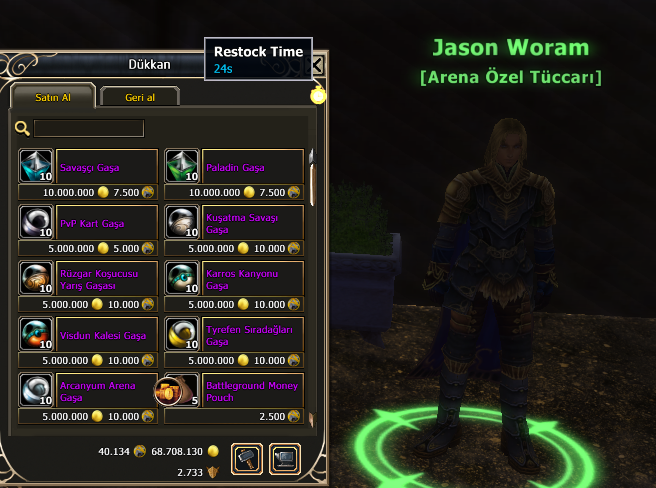
Task: Click the shop list scrollbar
Action: click(x=311, y=180)
